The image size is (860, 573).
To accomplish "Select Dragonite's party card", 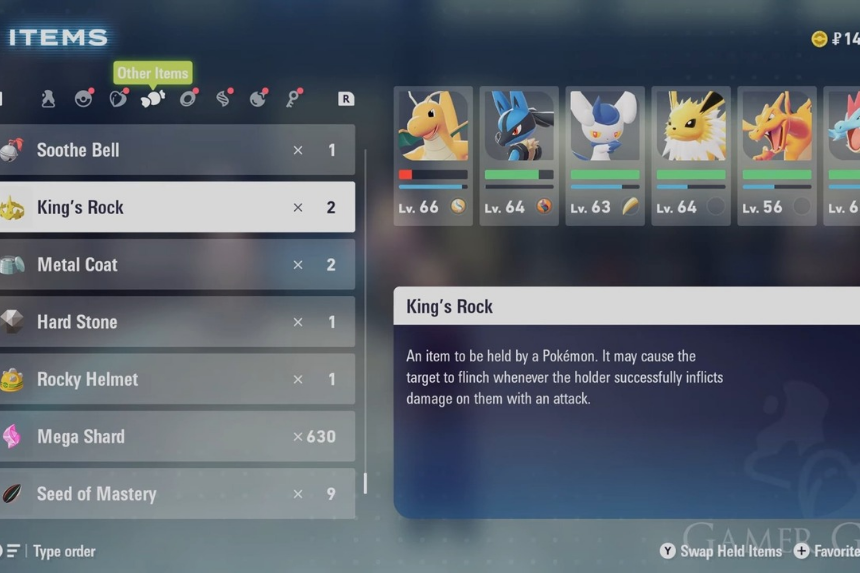I will tap(433, 155).
